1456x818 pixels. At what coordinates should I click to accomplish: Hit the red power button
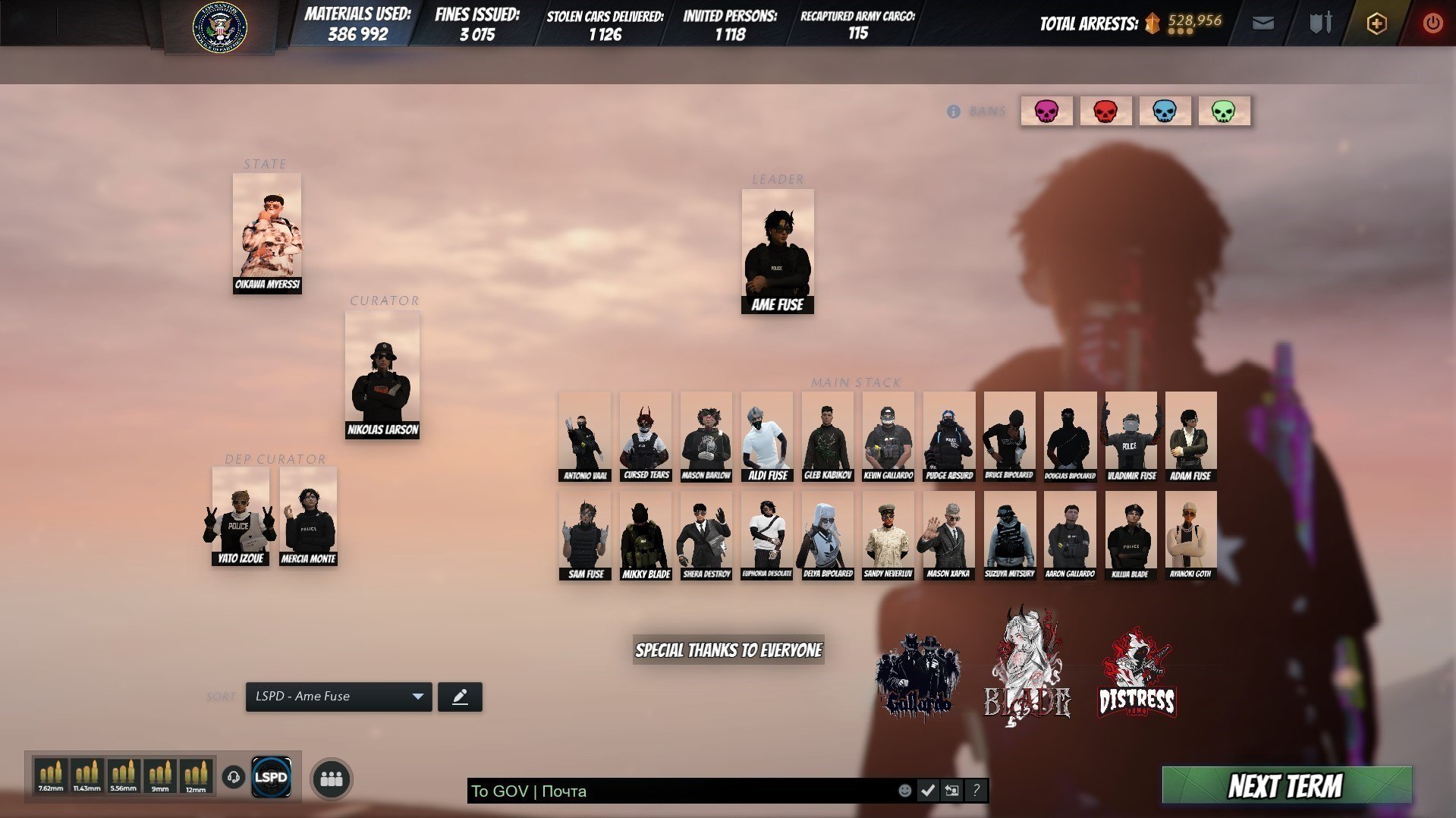click(x=1432, y=24)
